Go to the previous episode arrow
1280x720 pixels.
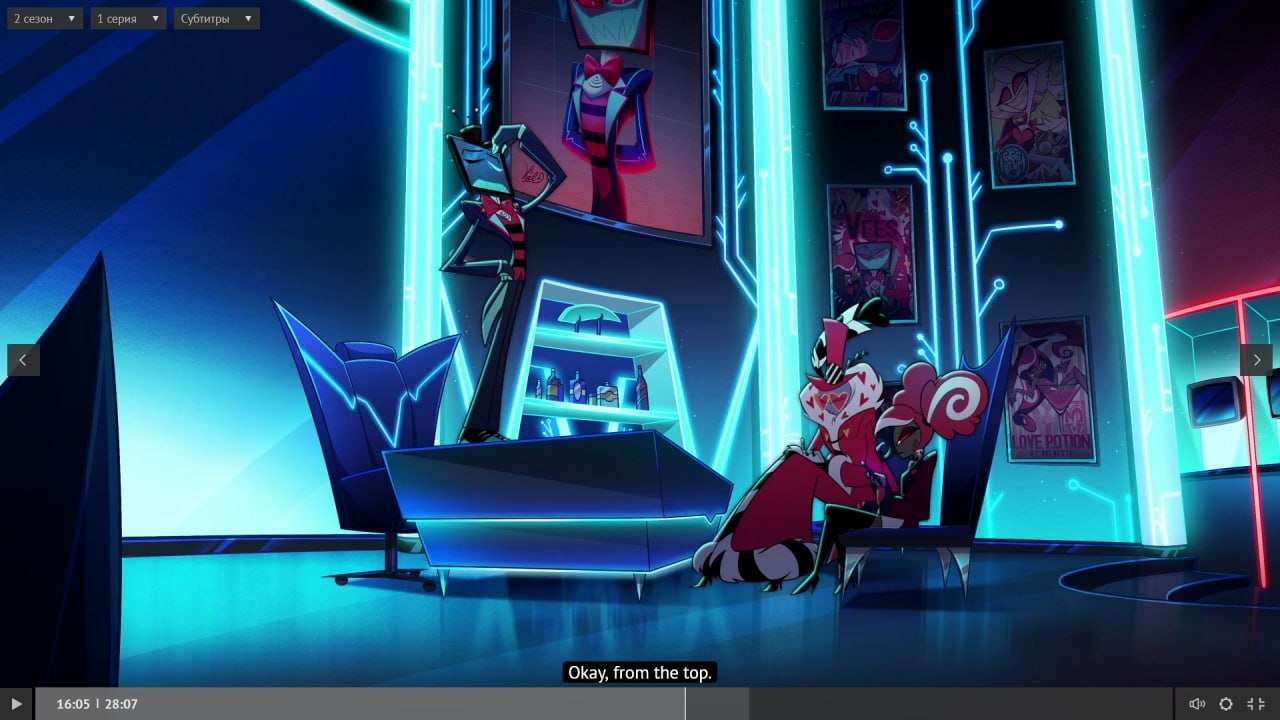click(x=23, y=360)
